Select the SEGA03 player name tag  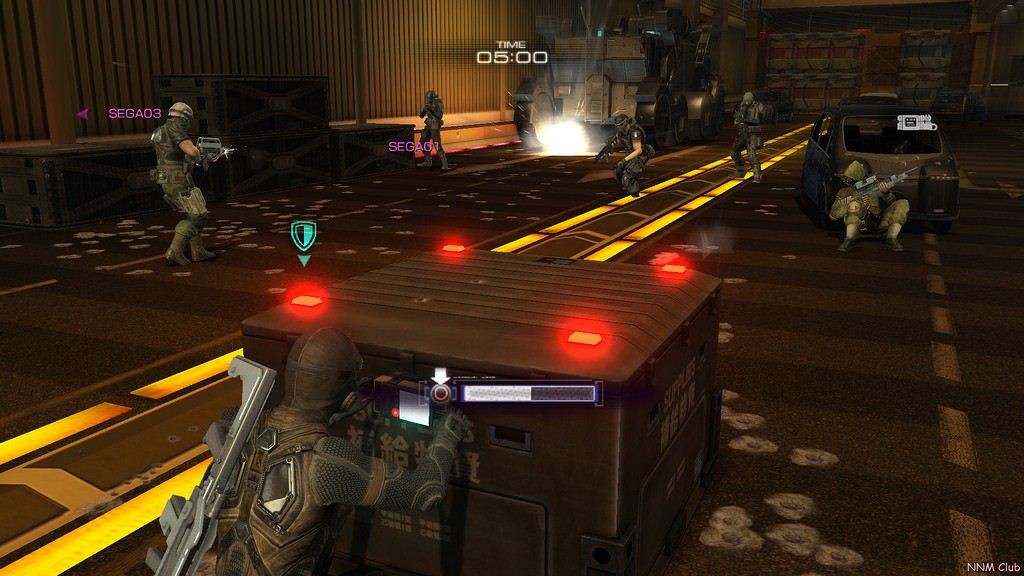click(x=134, y=114)
